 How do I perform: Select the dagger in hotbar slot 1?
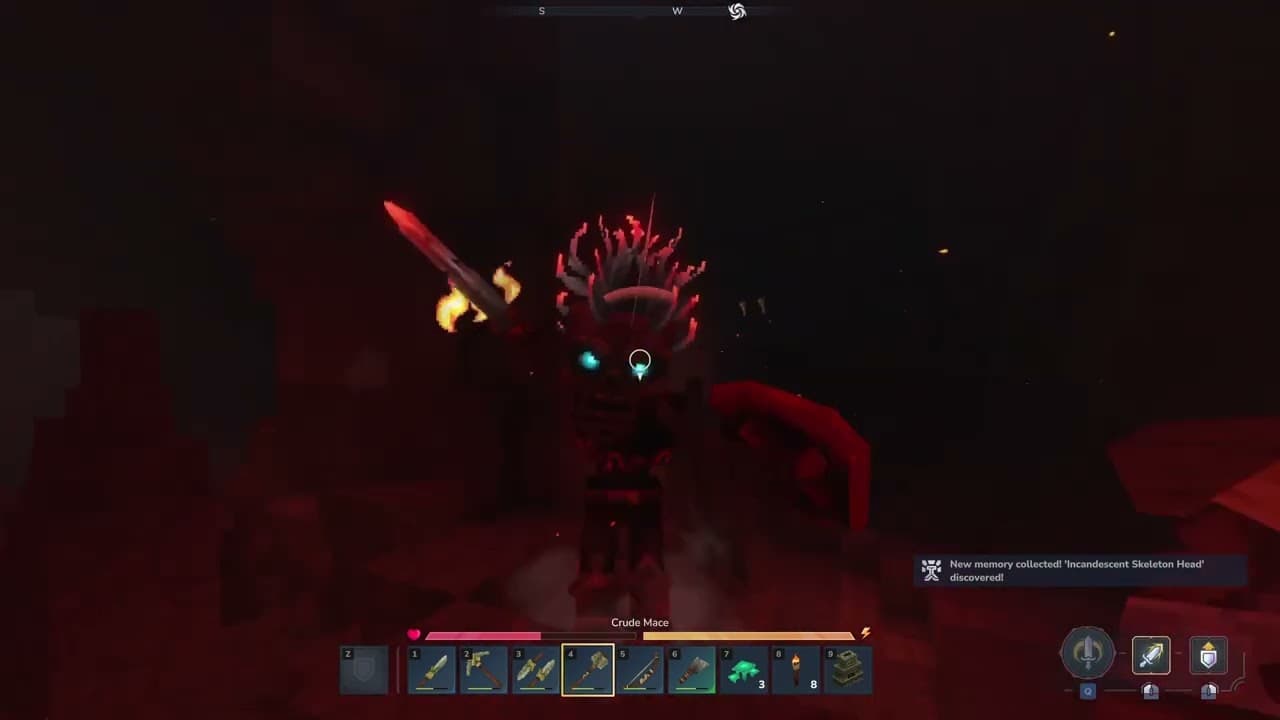click(432, 670)
